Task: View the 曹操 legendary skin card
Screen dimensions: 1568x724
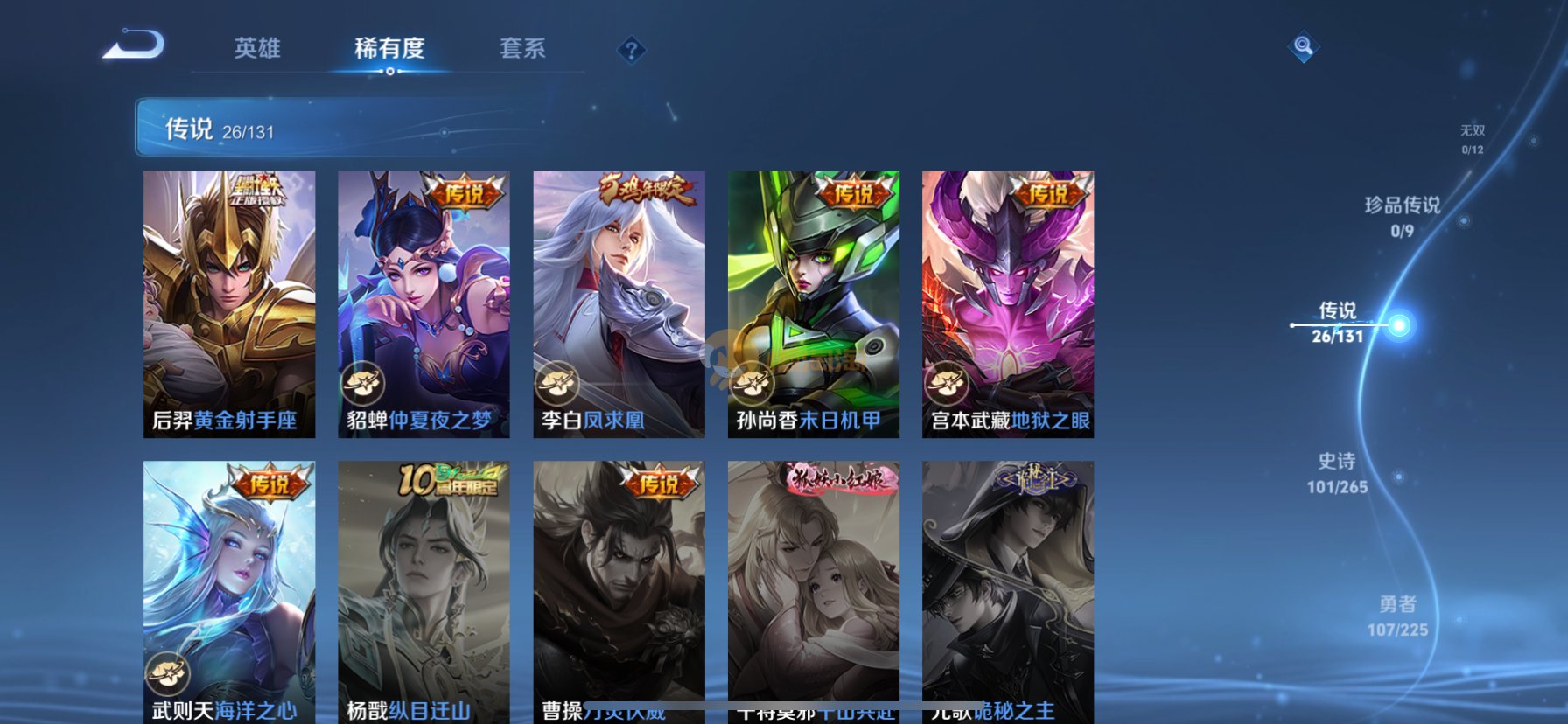Action: coord(619,591)
